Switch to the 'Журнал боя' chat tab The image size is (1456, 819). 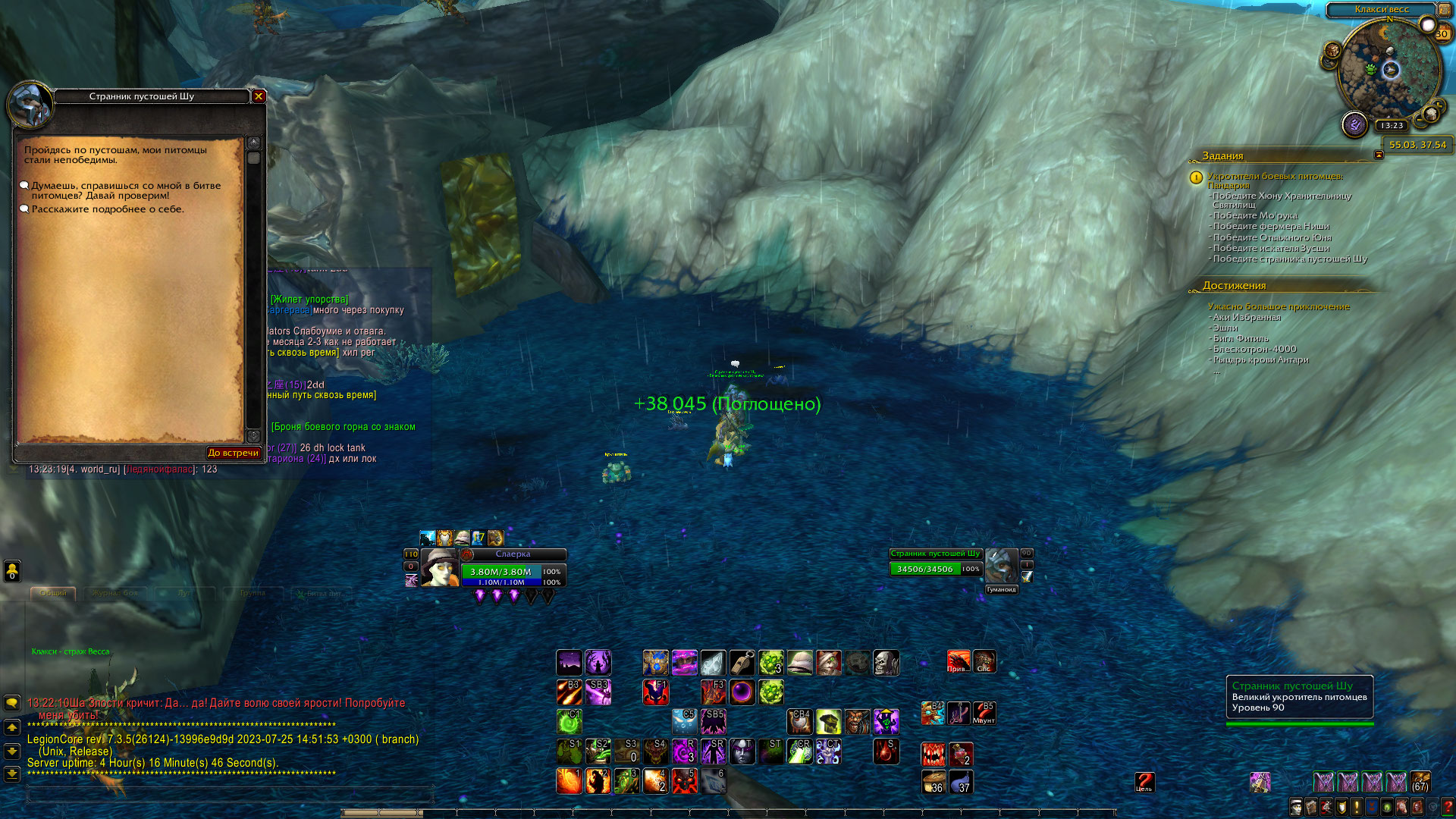115,593
